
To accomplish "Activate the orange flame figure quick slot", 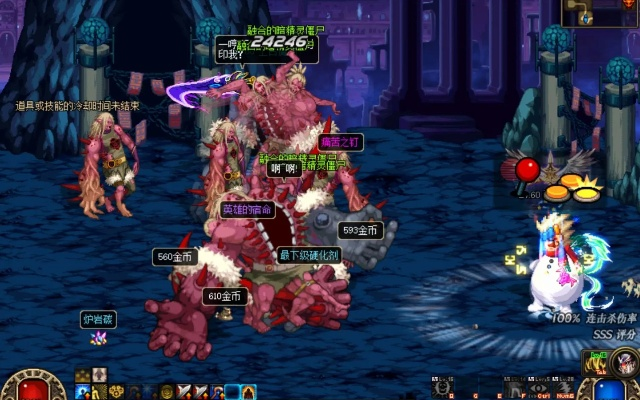I will point(248,392).
